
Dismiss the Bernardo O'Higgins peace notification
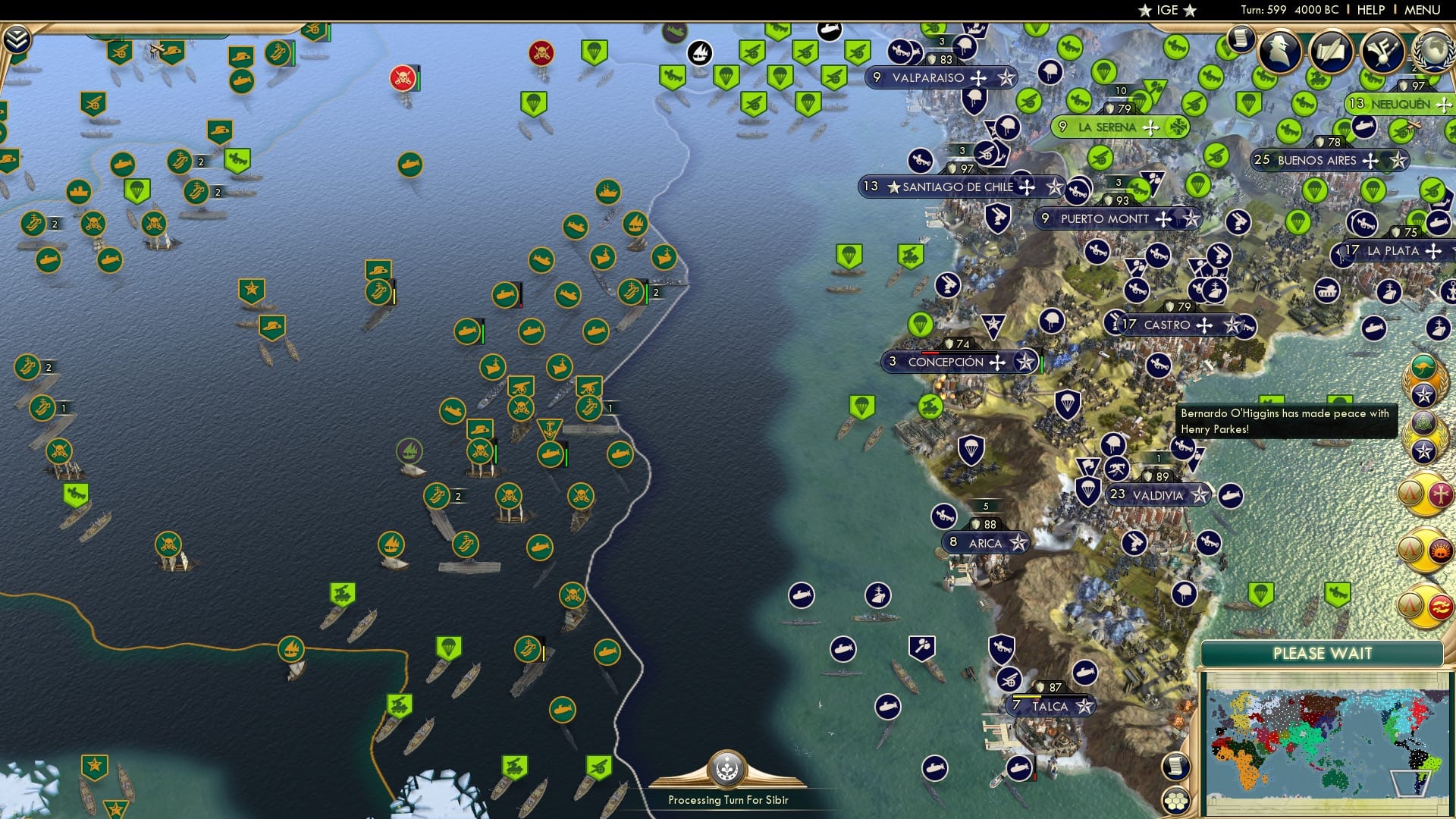[x=1287, y=422]
